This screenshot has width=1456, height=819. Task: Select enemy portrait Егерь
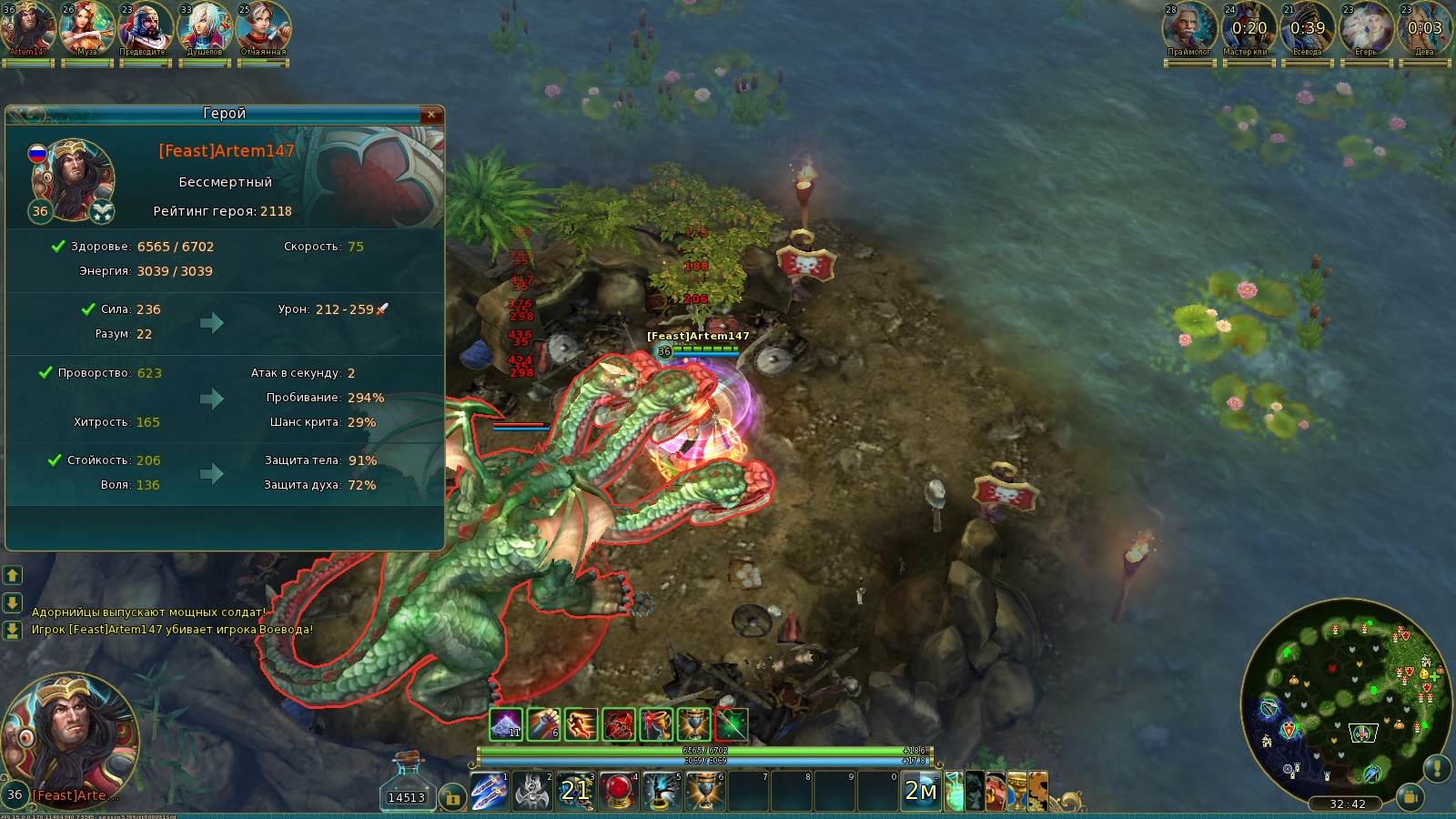[1366, 27]
